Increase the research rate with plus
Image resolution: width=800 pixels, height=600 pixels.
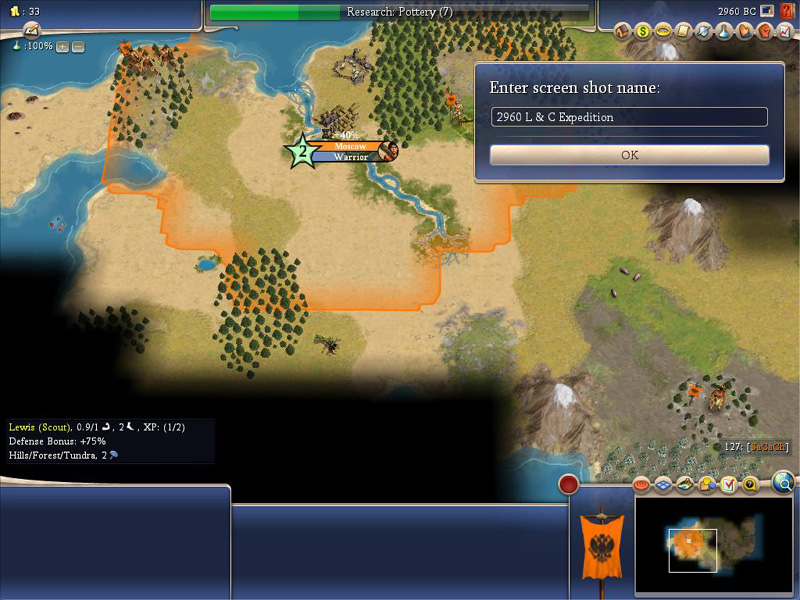point(62,46)
